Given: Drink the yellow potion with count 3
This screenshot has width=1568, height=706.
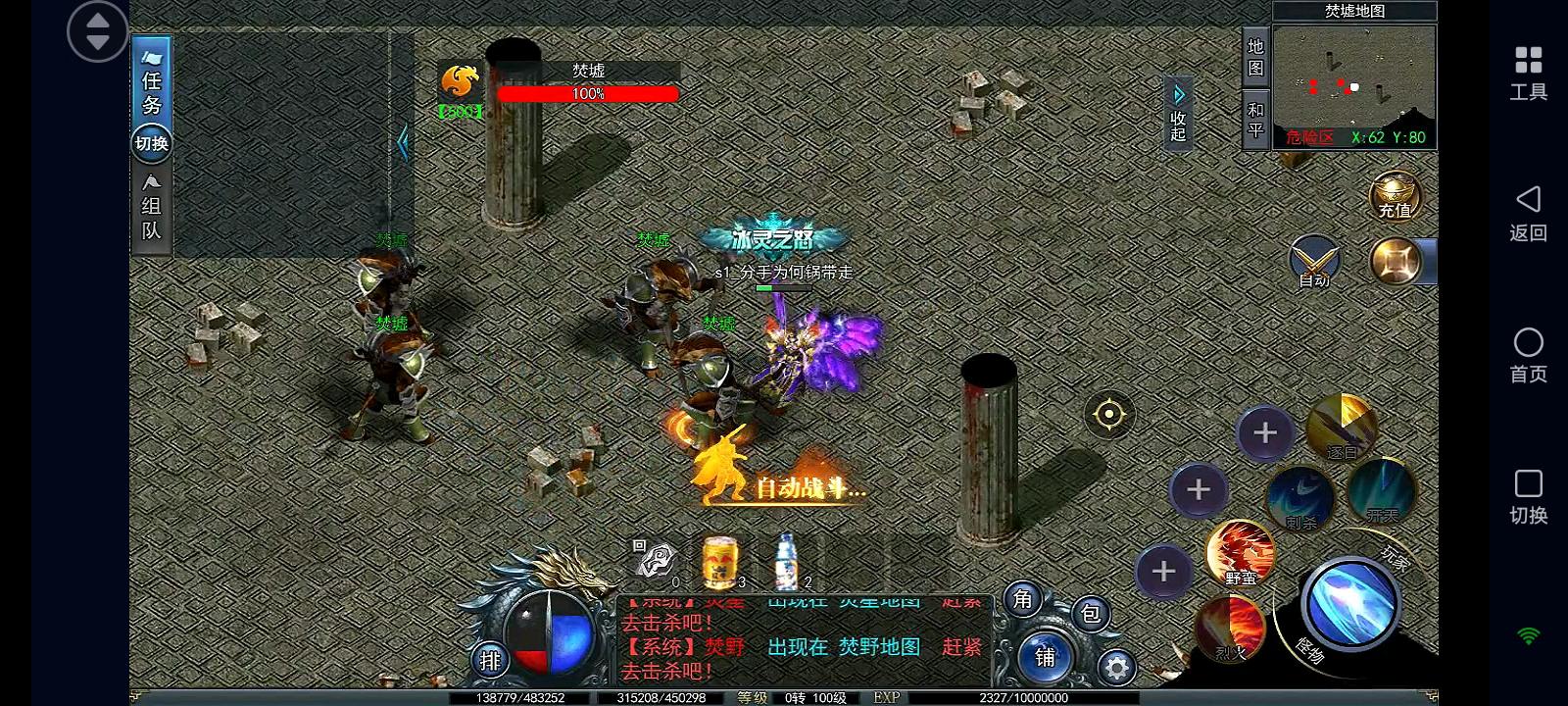Looking at the screenshot, I should (x=718, y=559).
